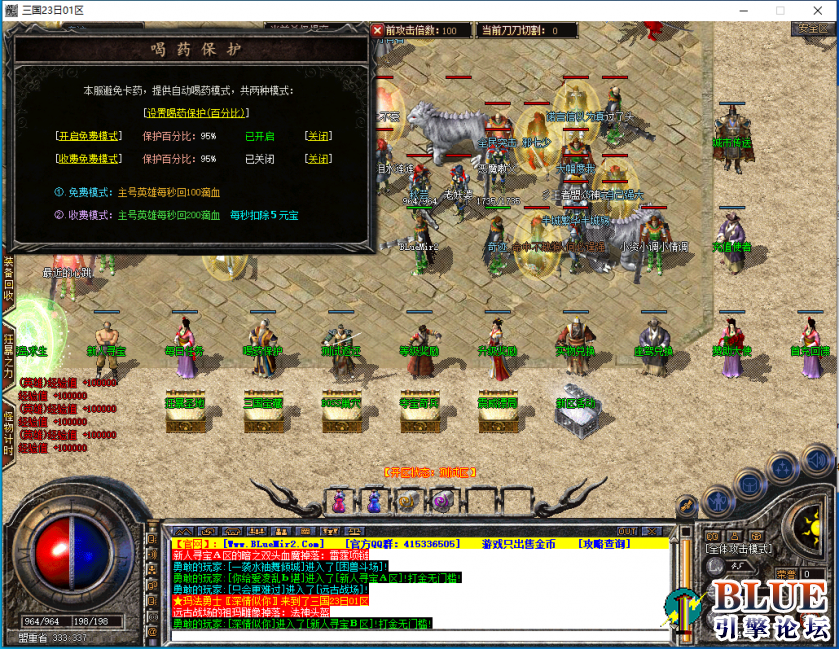Select the 收费免费模式 paid mode link
The image size is (839, 649).
click(x=88, y=159)
